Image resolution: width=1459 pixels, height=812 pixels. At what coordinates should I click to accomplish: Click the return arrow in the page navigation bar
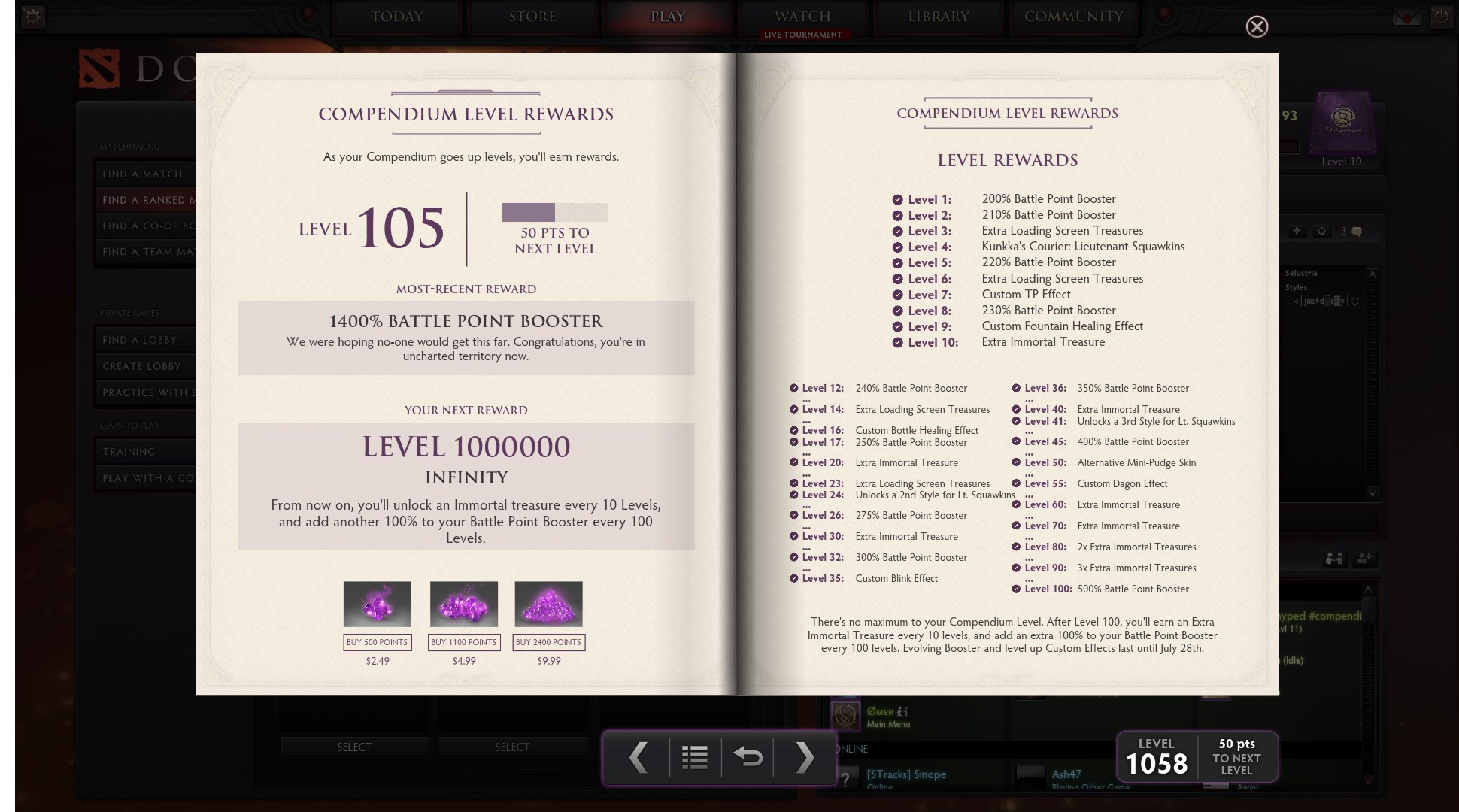click(749, 759)
